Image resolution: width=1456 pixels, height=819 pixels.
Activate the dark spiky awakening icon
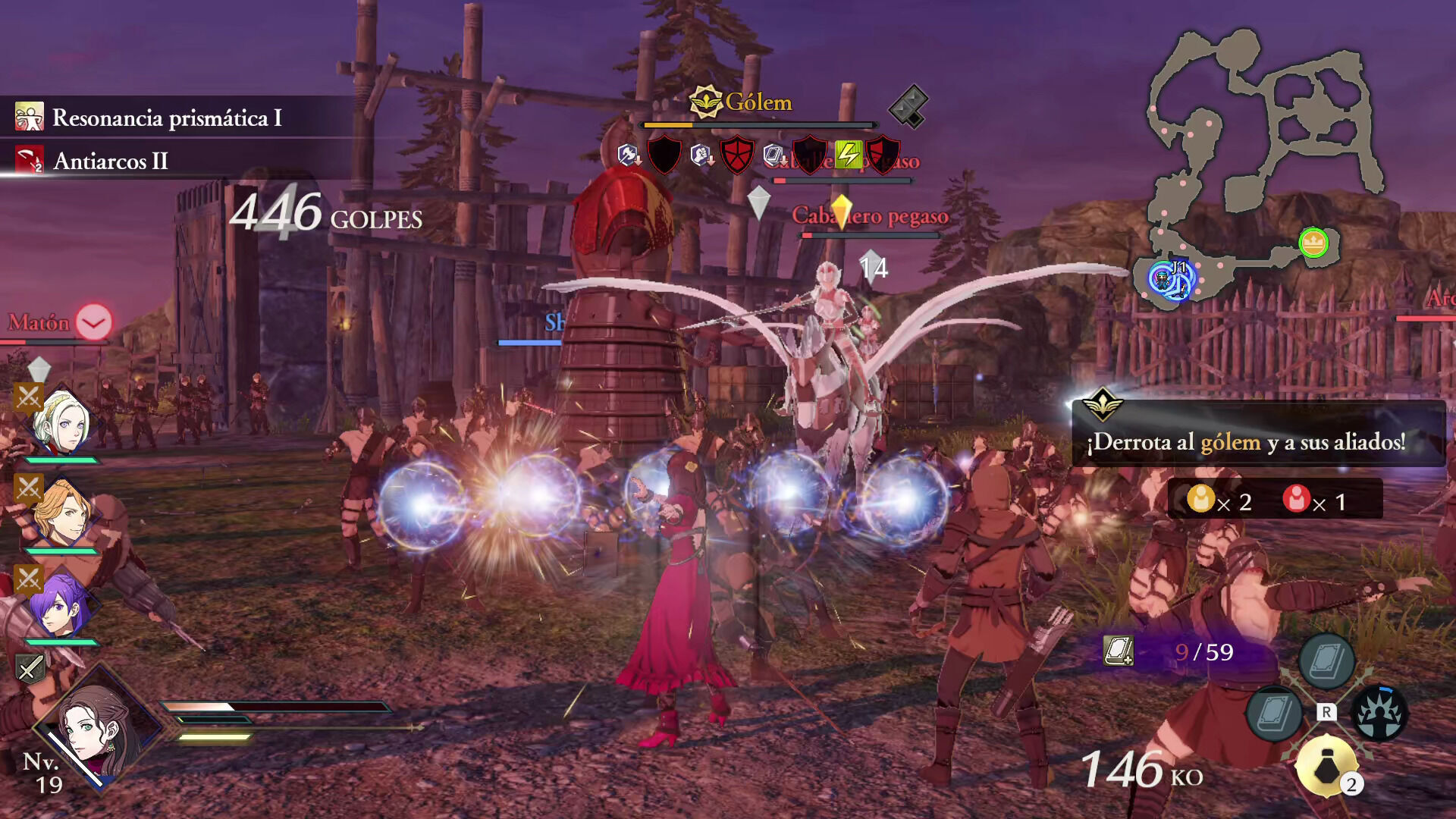tap(1379, 713)
